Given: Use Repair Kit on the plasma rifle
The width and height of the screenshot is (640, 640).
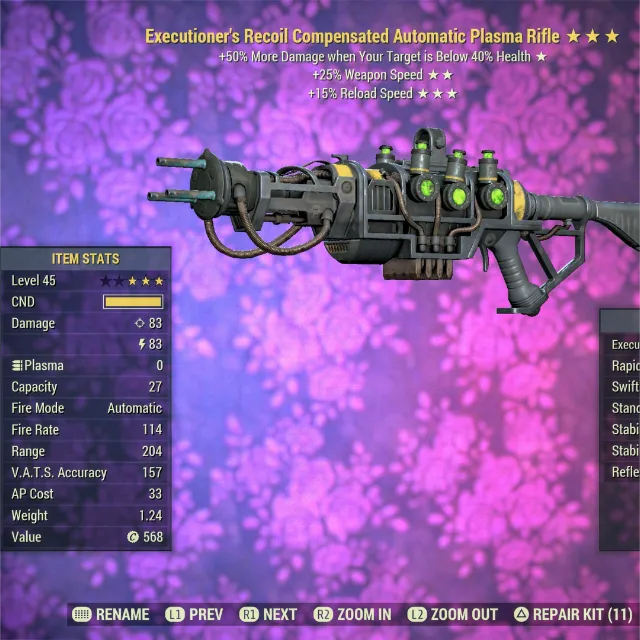Looking at the screenshot, I should tap(572, 615).
